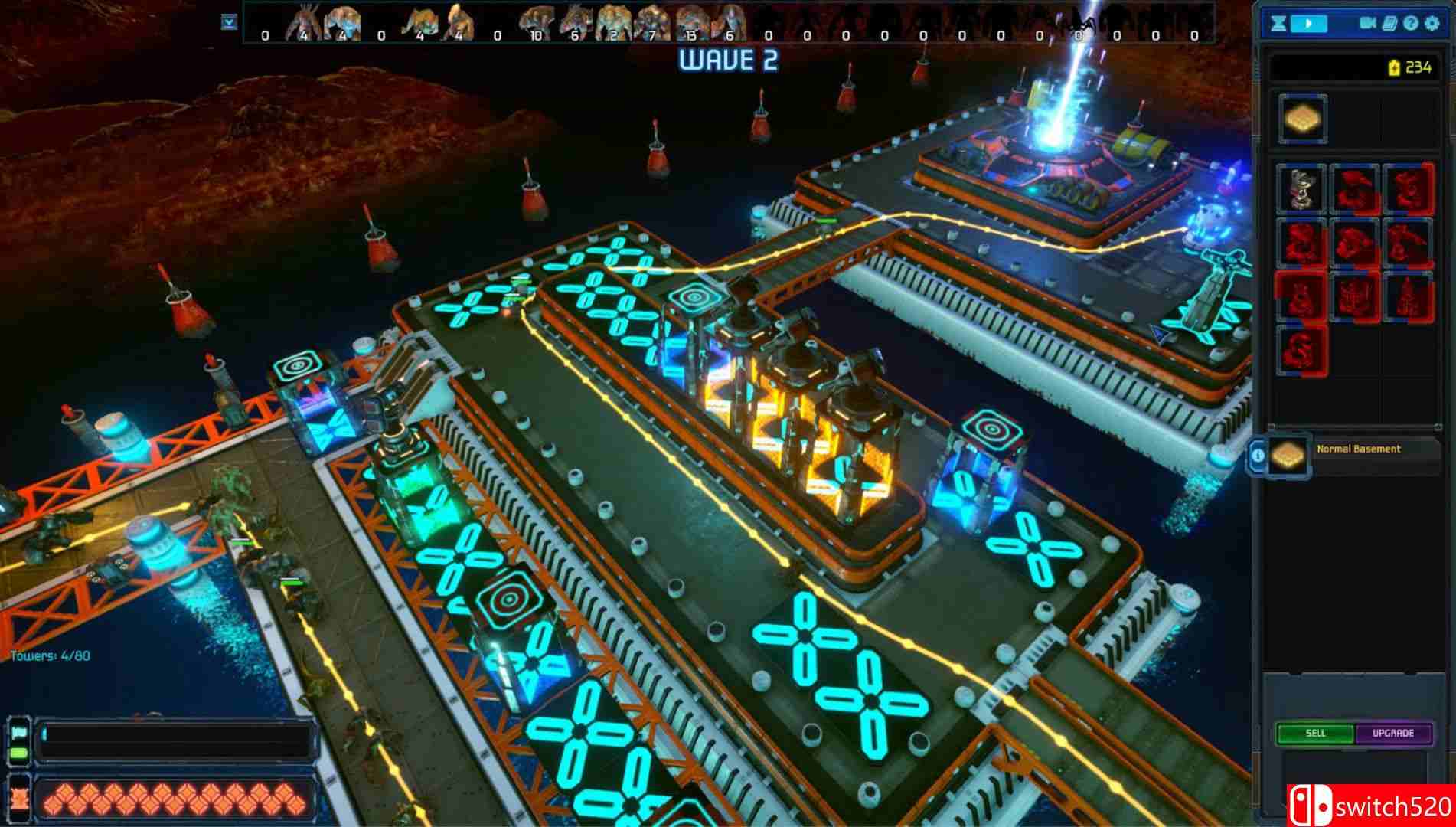Toggle the play/pause wave control
The height and width of the screenshot is (827, 1456).
(x=1309, y=23)
